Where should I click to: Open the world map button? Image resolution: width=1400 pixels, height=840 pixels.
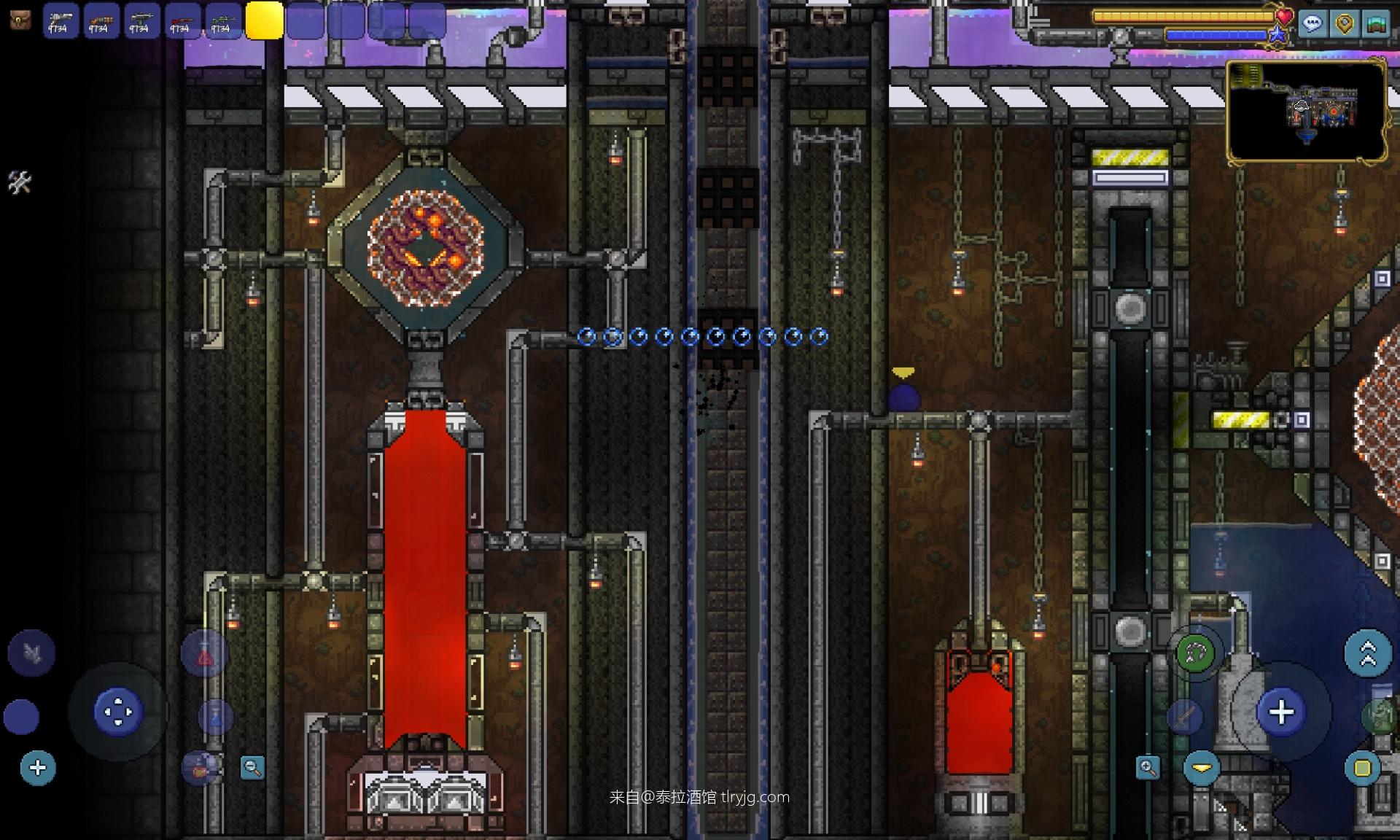tap(1376, 23)
